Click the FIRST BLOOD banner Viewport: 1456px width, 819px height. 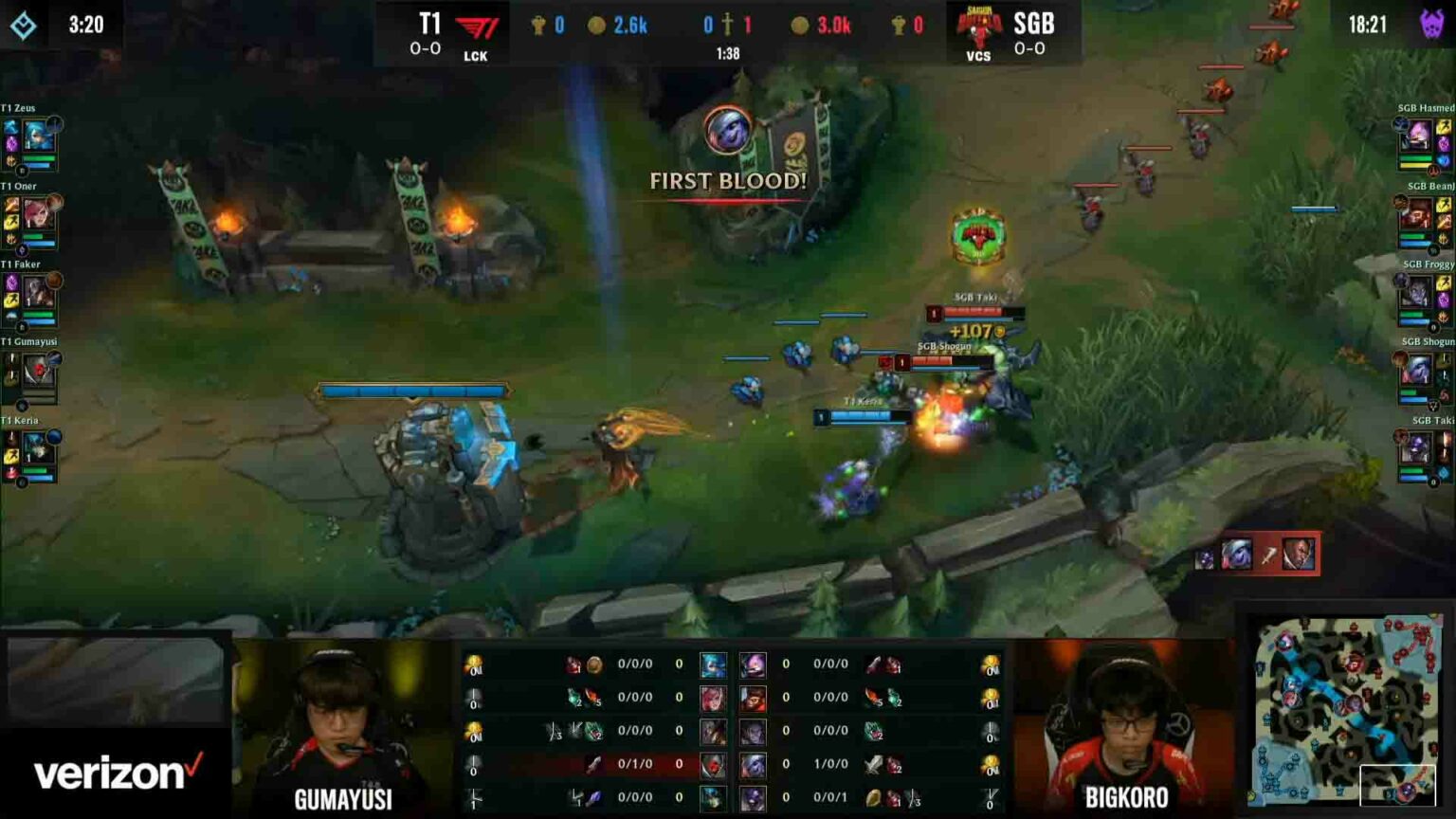coord(726,179)
